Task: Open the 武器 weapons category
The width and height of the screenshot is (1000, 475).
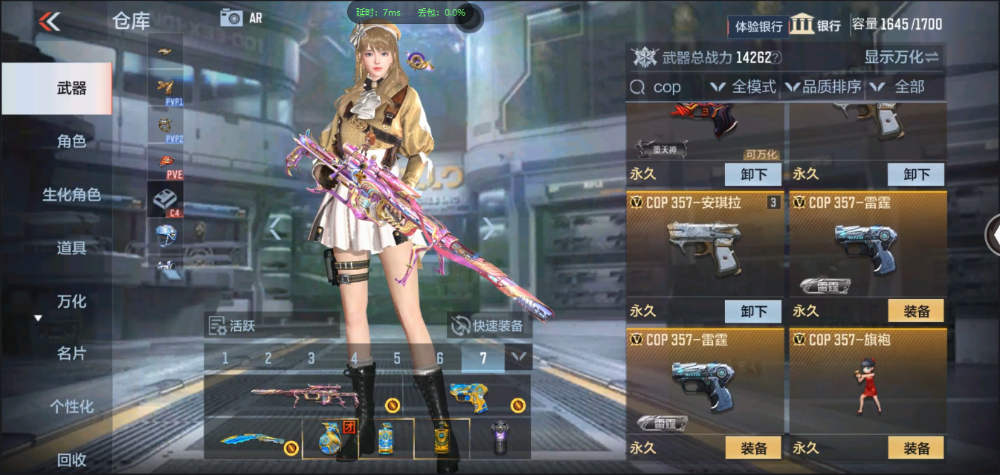Action: pos(70,89)
